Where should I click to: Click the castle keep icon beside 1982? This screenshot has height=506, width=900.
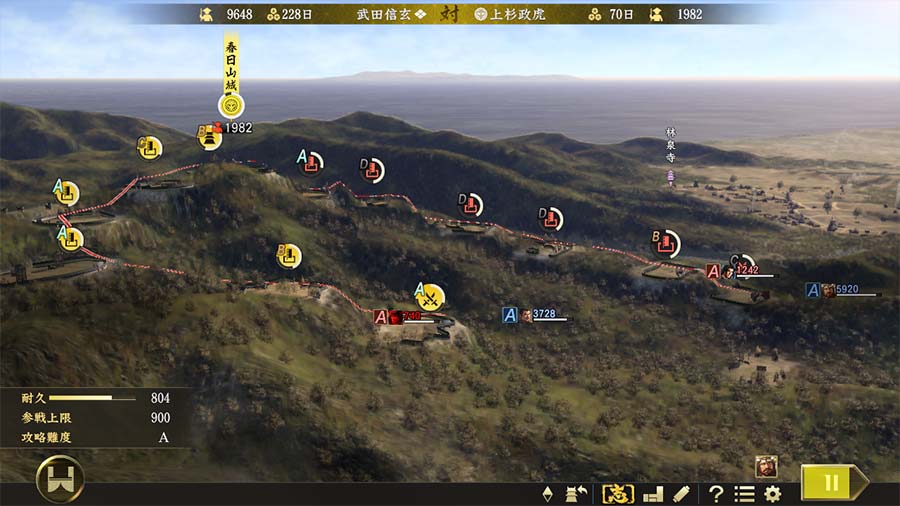[210, 136]
